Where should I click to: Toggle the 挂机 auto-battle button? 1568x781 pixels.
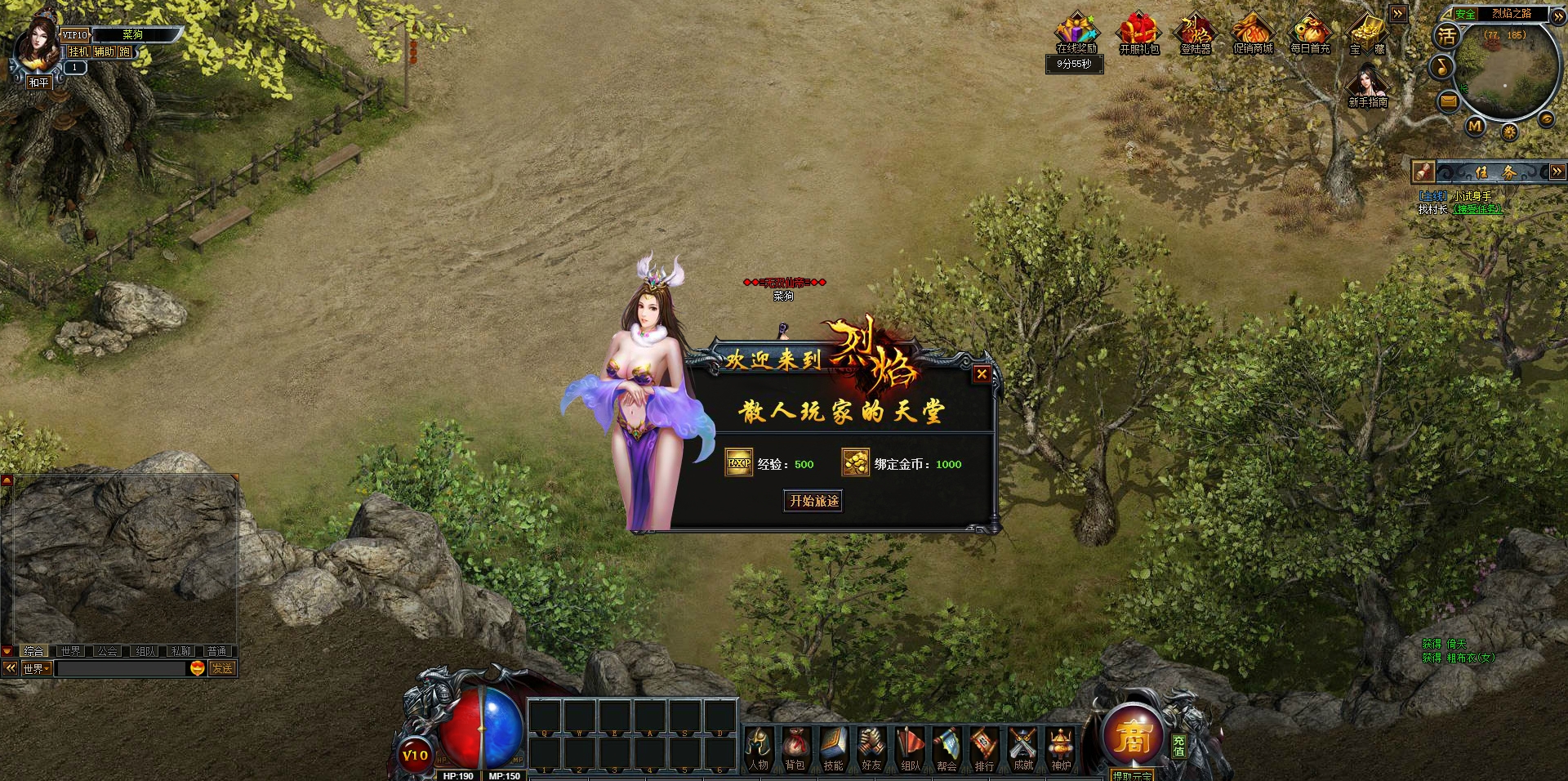coord(78,51)
